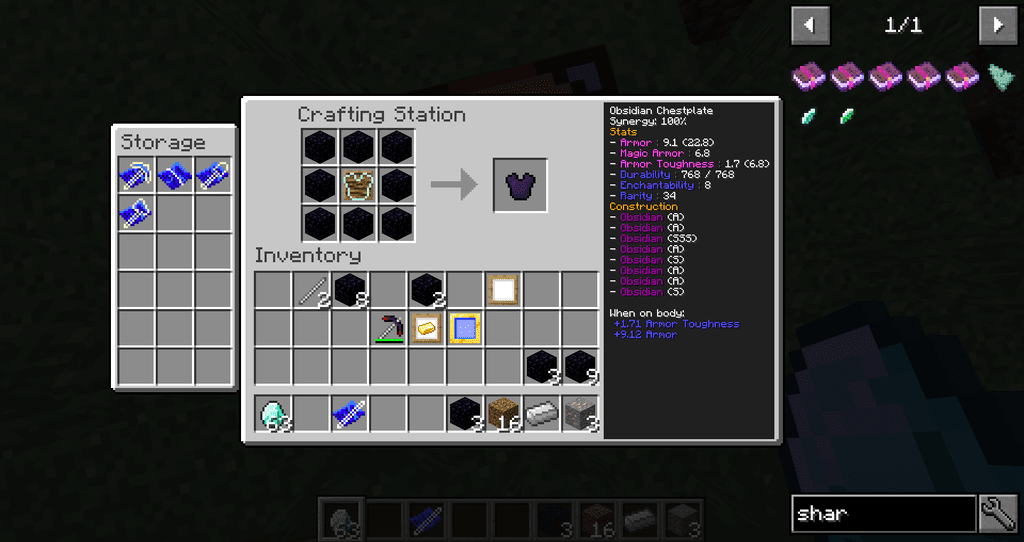
Task: Pick up the stack of 2 obsidian
Action: pyautogui.click(x=427, y=290)
